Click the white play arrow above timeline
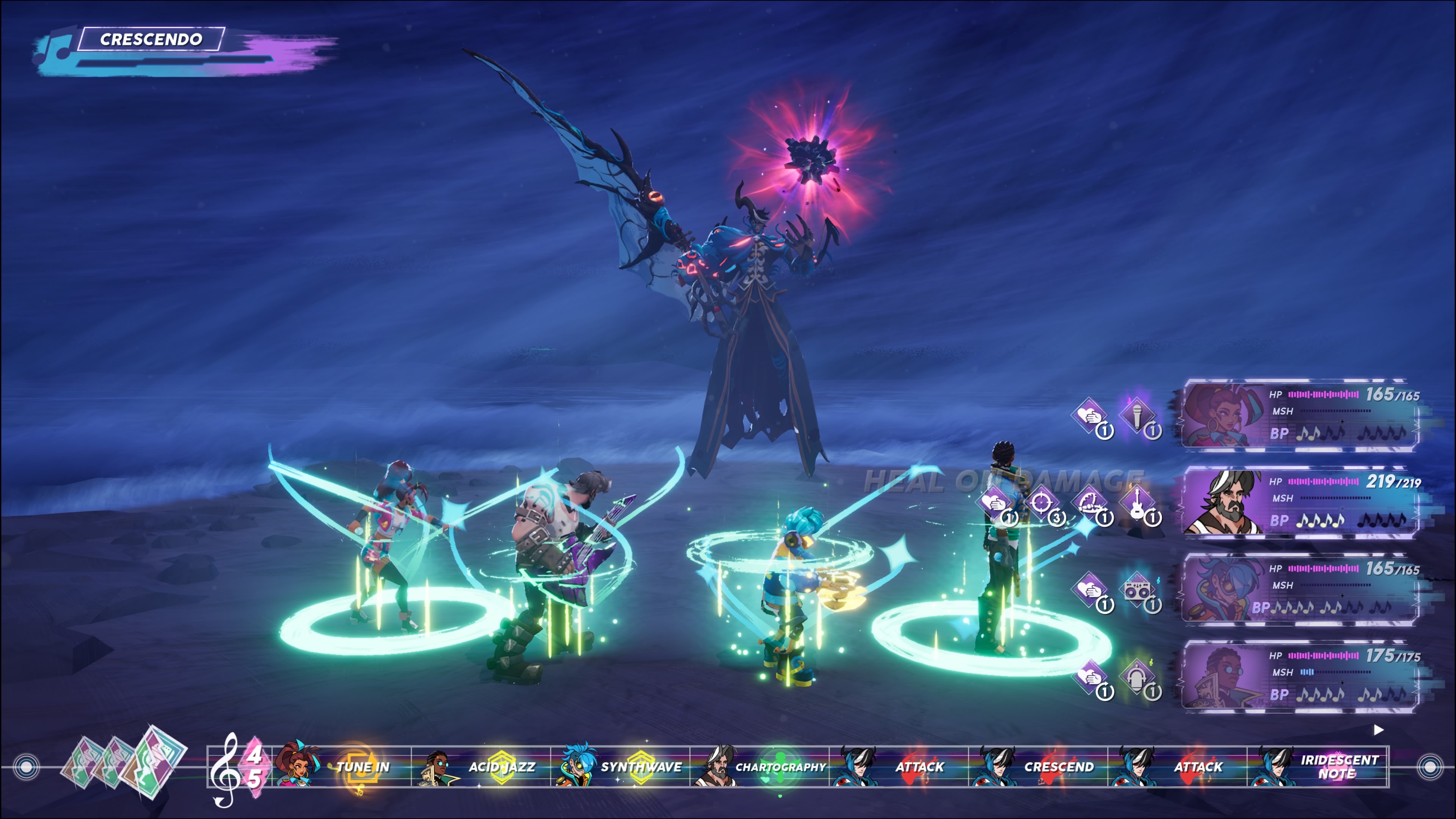The image size is (1456, 819). coord(1379,730)
